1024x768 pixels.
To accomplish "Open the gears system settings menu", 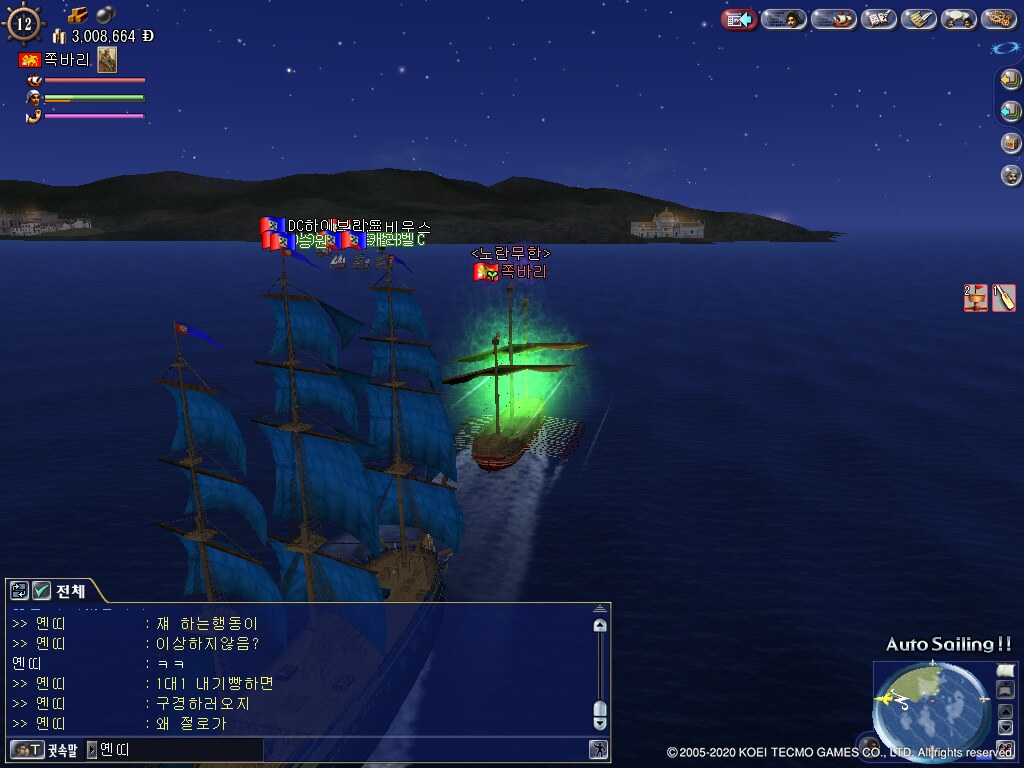I will pyautogui.click(x=998, y=19).
